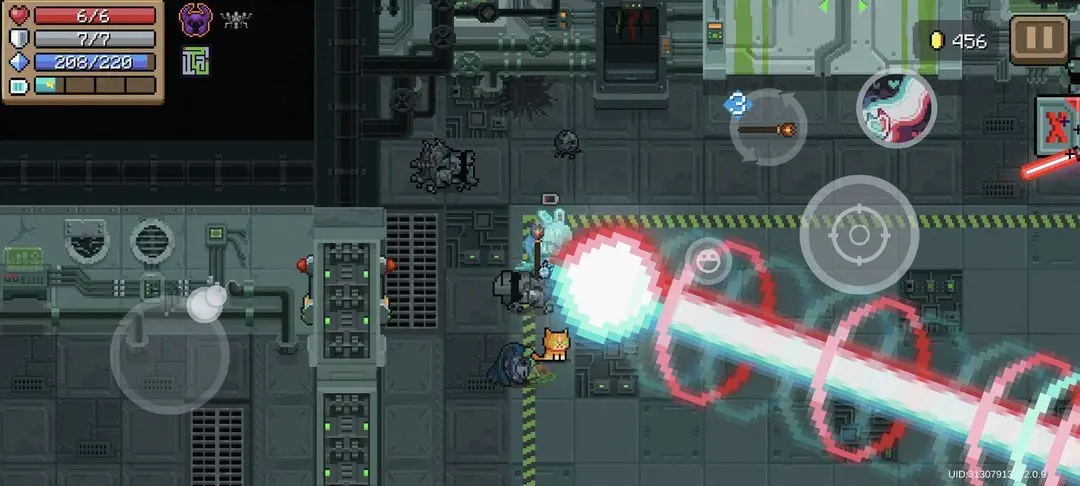
Task: Open the smiley face emote button
Action: click(707, 262)
